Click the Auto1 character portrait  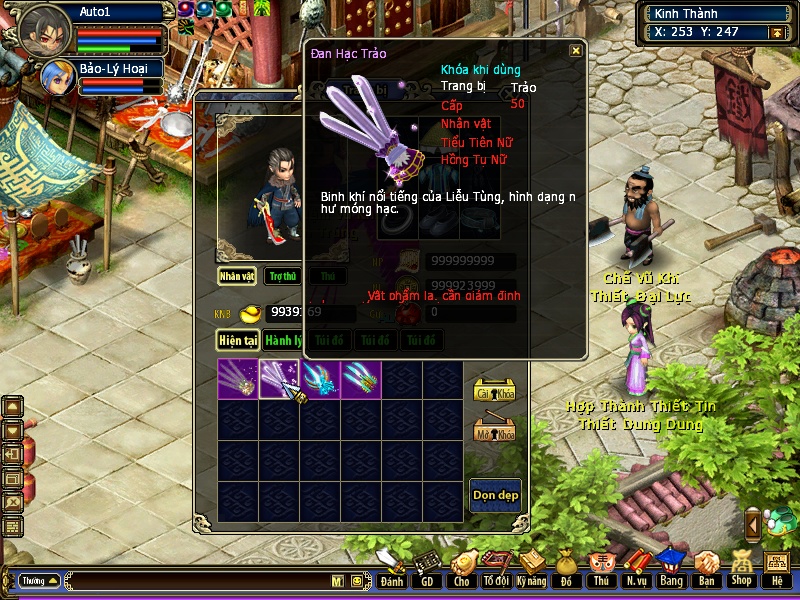[x=44, y=30]
